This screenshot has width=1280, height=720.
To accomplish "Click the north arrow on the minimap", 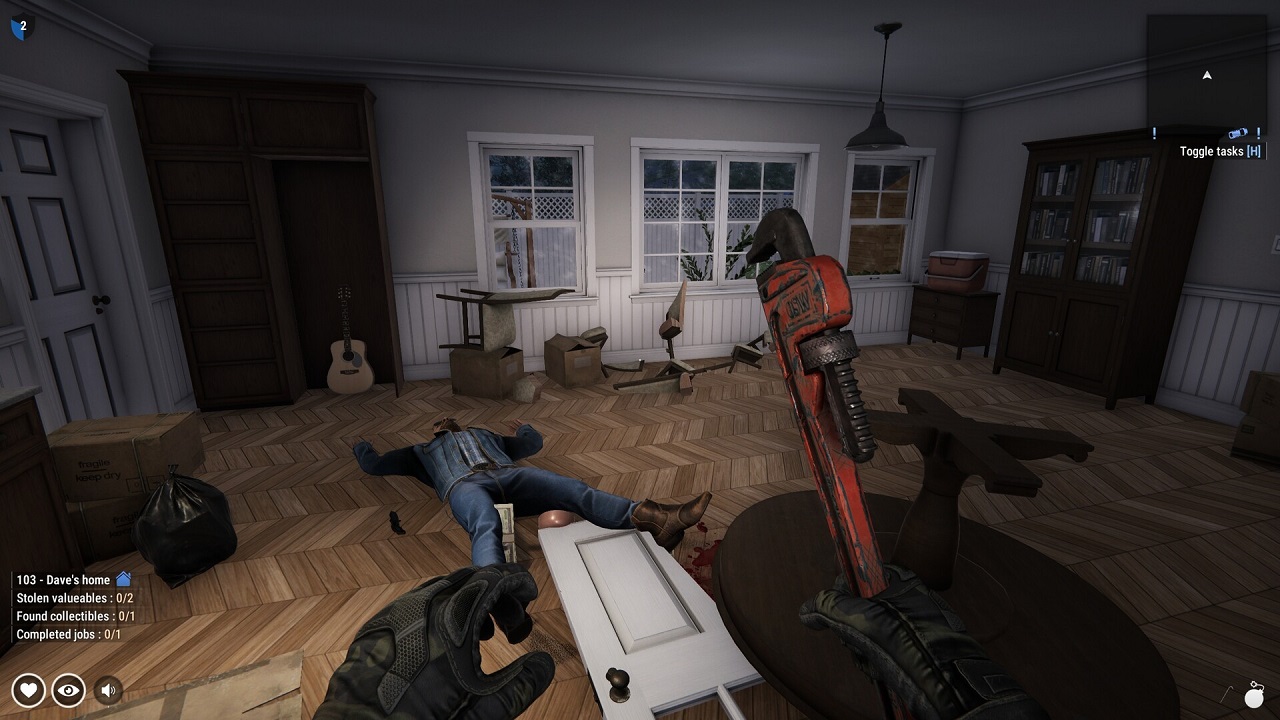I will pyautogui.click(x=1207, y=75).
